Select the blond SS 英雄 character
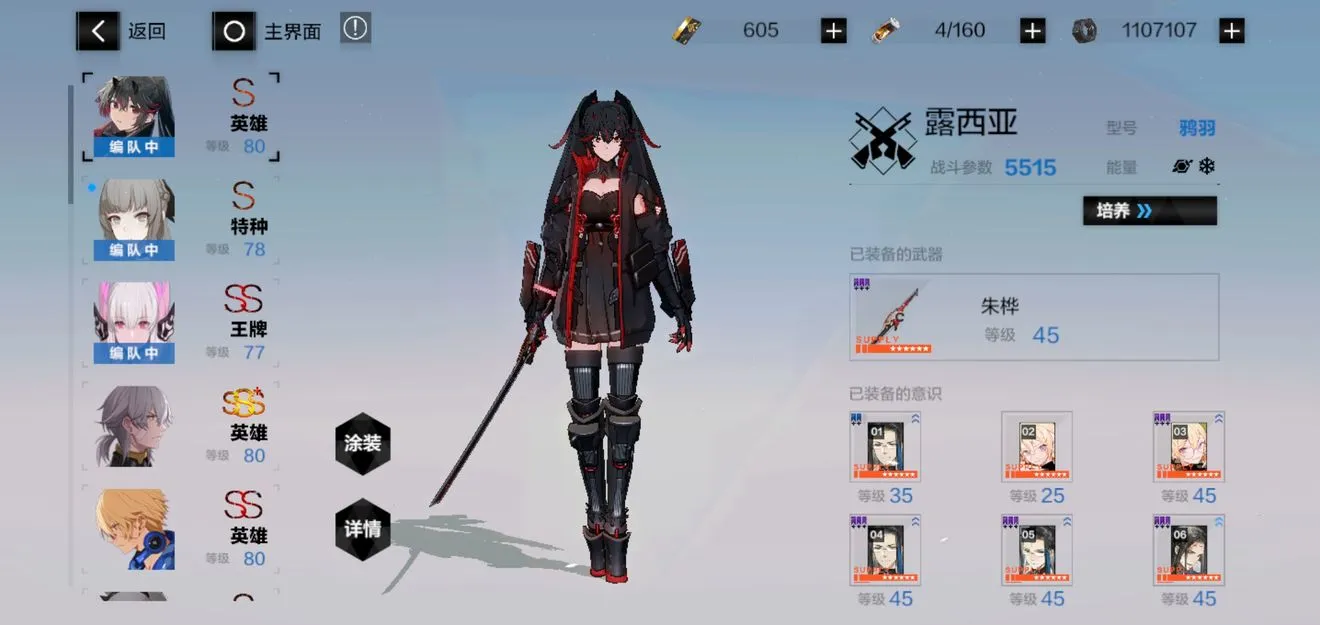The image size is (1320, 625). click(180, 529)
